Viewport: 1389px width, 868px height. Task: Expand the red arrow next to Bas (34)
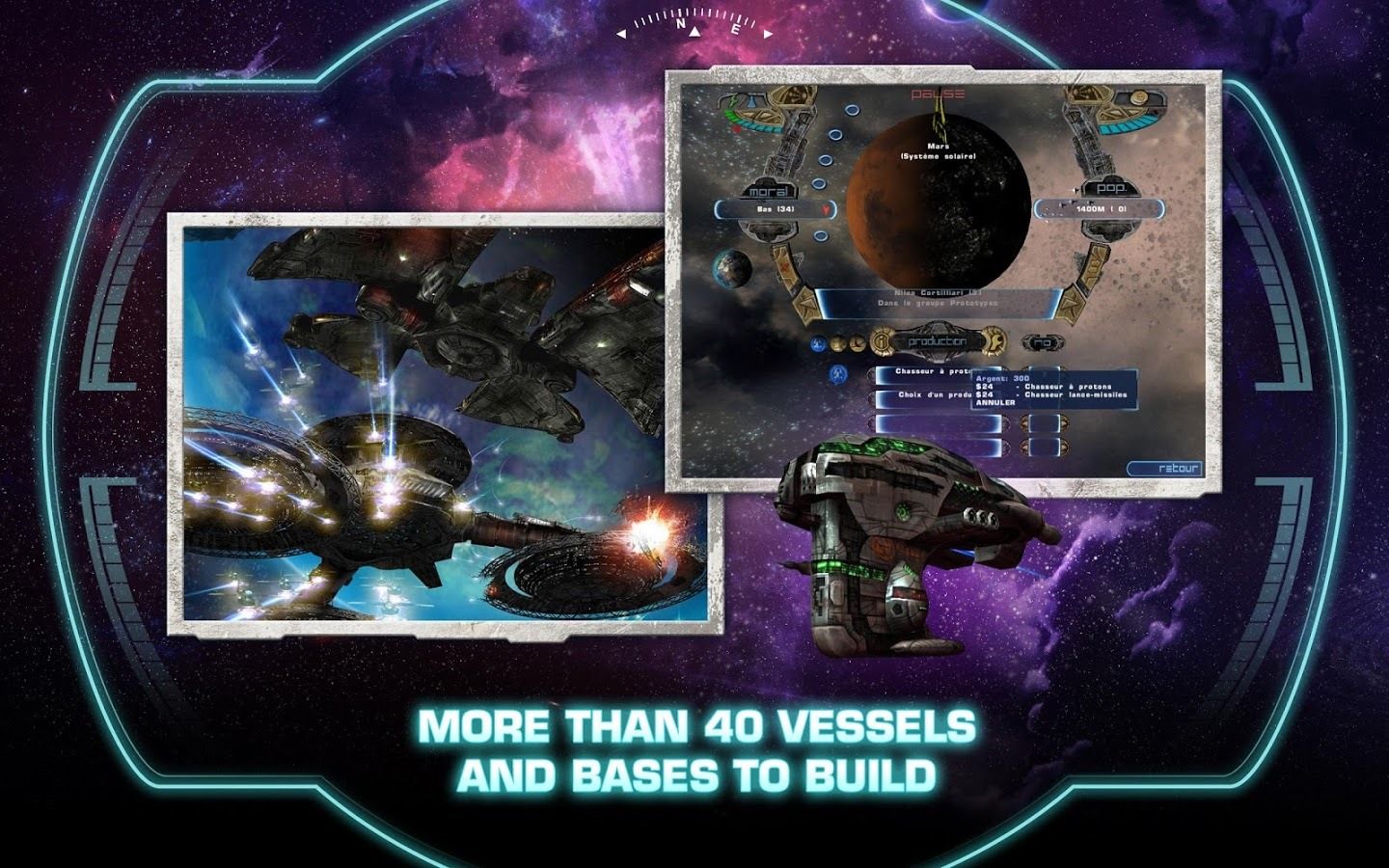pos(827,208)
